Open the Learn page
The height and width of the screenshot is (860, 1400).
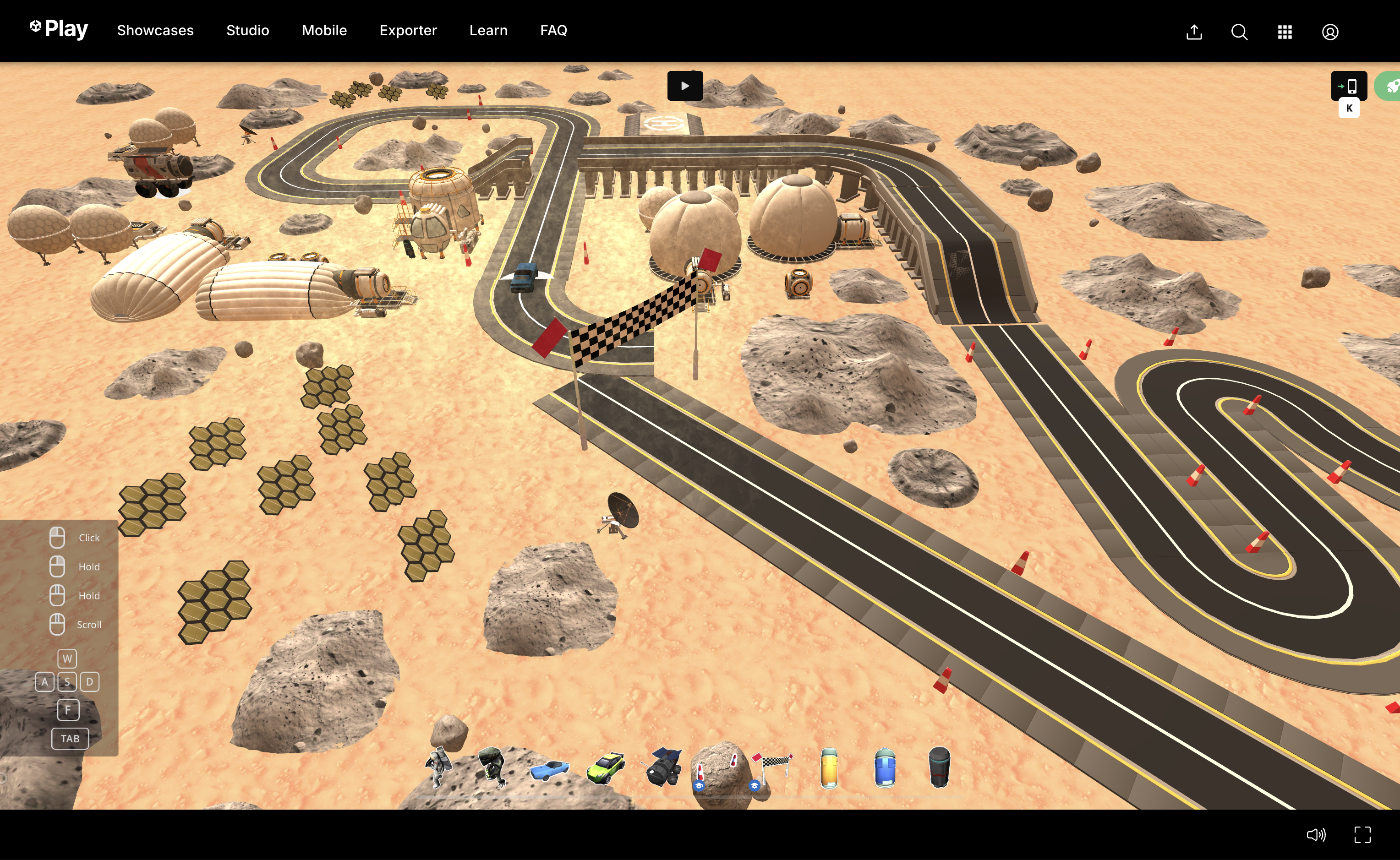point(488,30)
